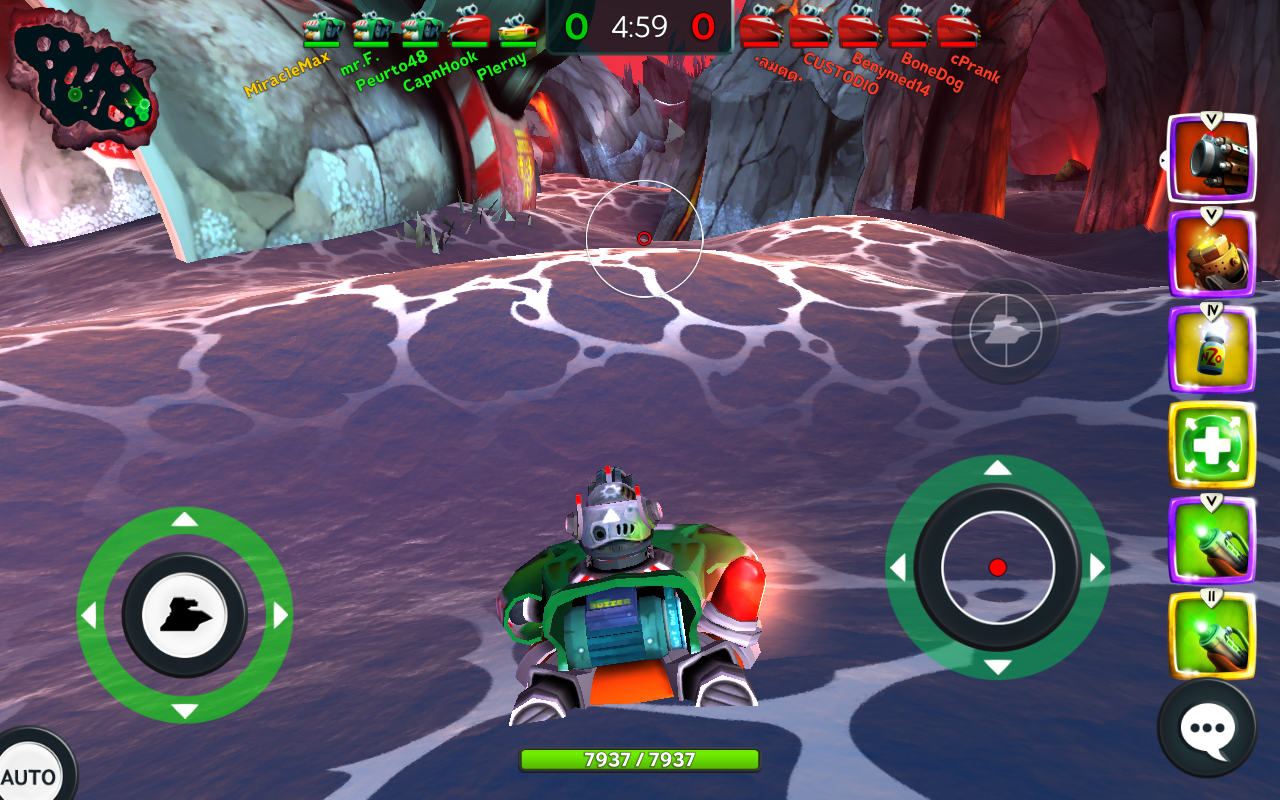
Task: Fire the green launcher marked II
Action: 1211,635
